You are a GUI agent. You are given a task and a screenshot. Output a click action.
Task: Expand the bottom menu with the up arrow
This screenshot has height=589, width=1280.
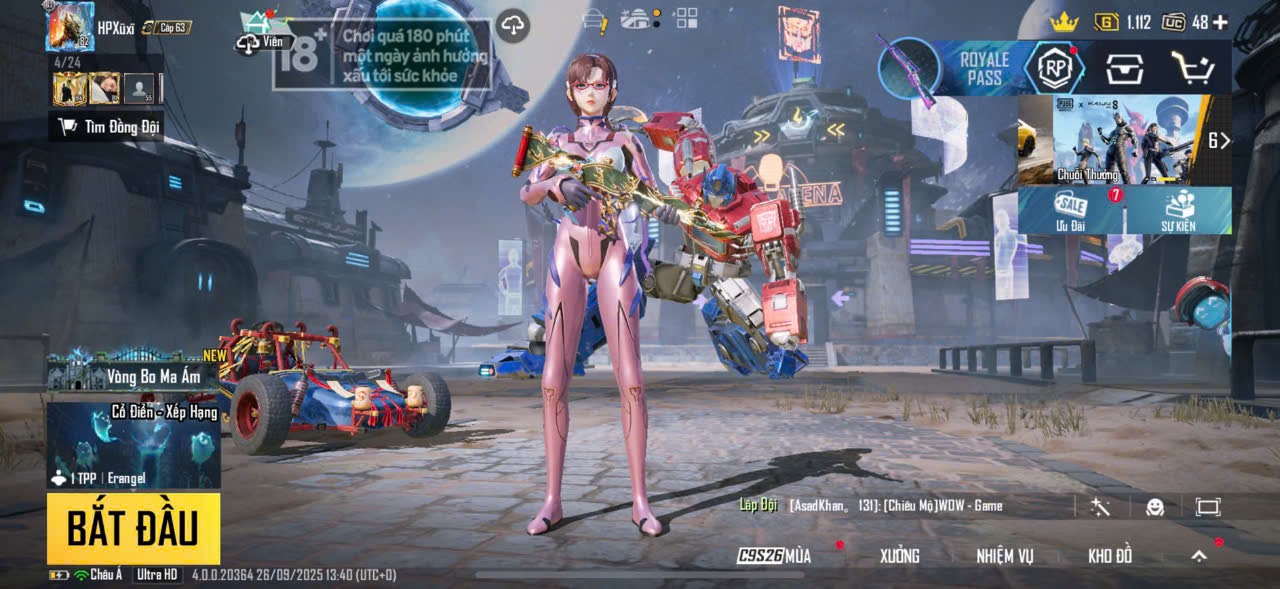tap(1199, 556)
